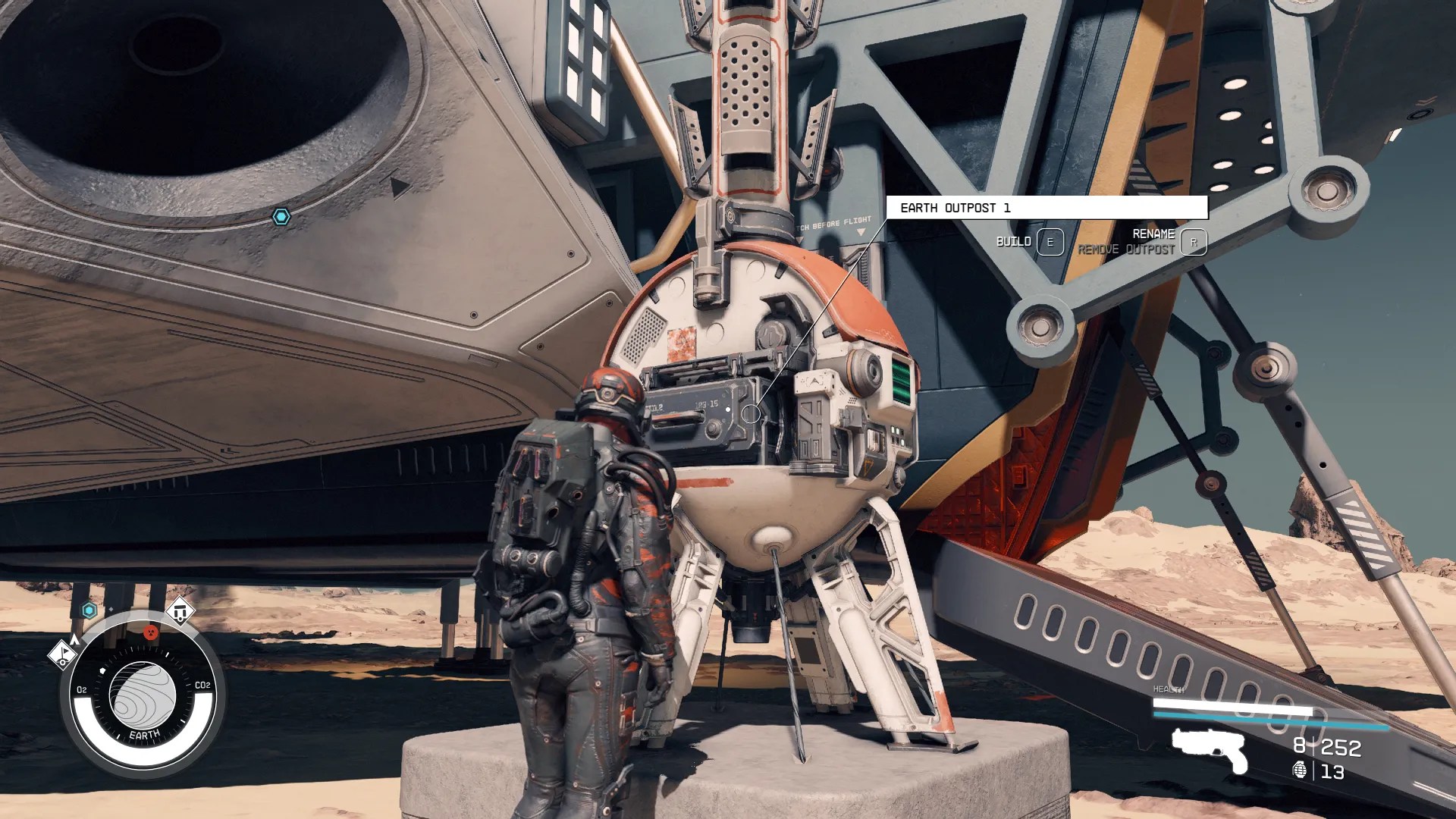Click the R key prompt next to RENAME
Viewport: 1456px width, 819px height.
tap(1194, 244)
